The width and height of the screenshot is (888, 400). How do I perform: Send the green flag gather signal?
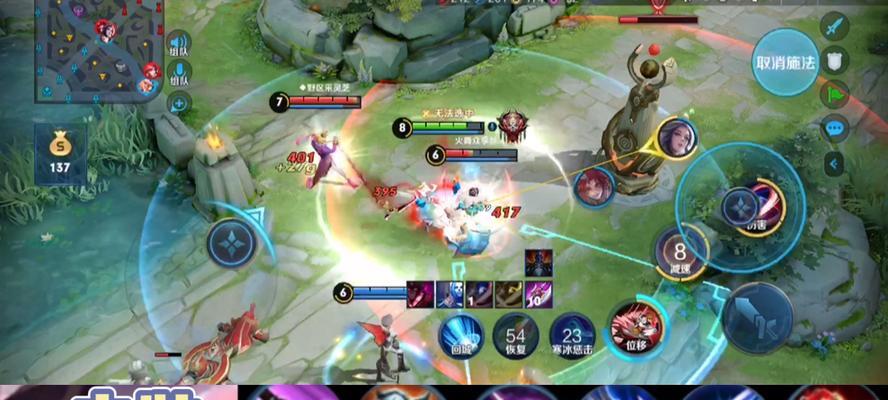pyautogui.click(x=835, y=94)
